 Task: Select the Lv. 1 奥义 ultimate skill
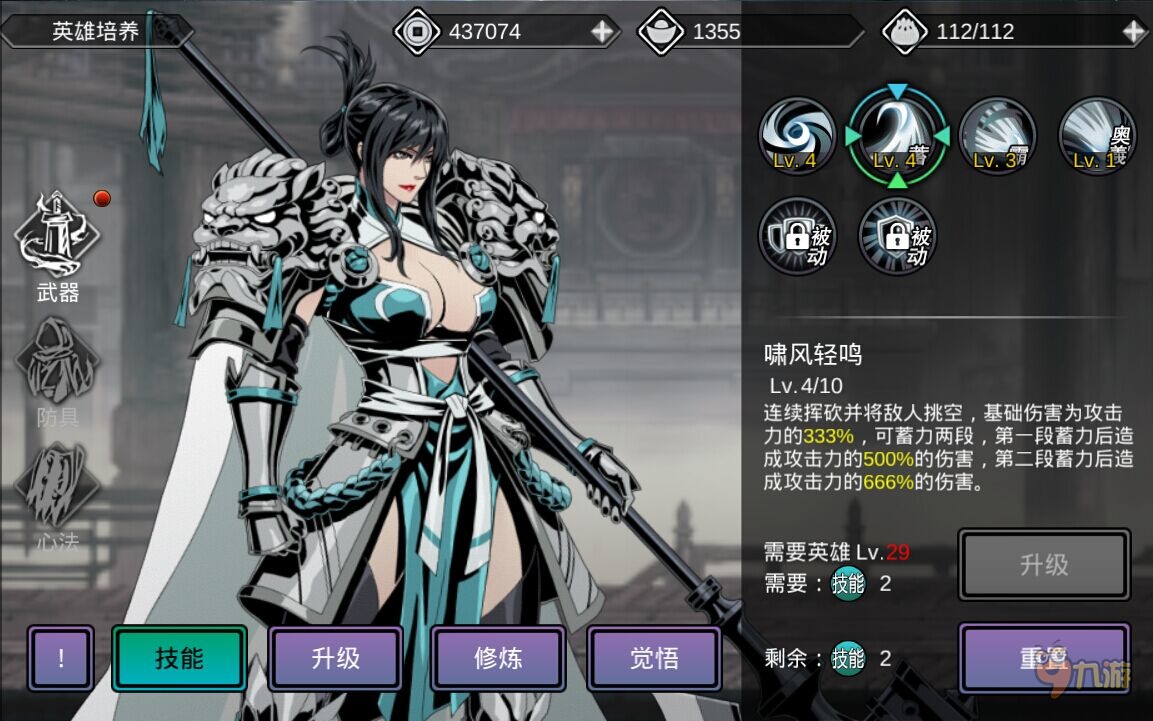(x=1097, y=136)
